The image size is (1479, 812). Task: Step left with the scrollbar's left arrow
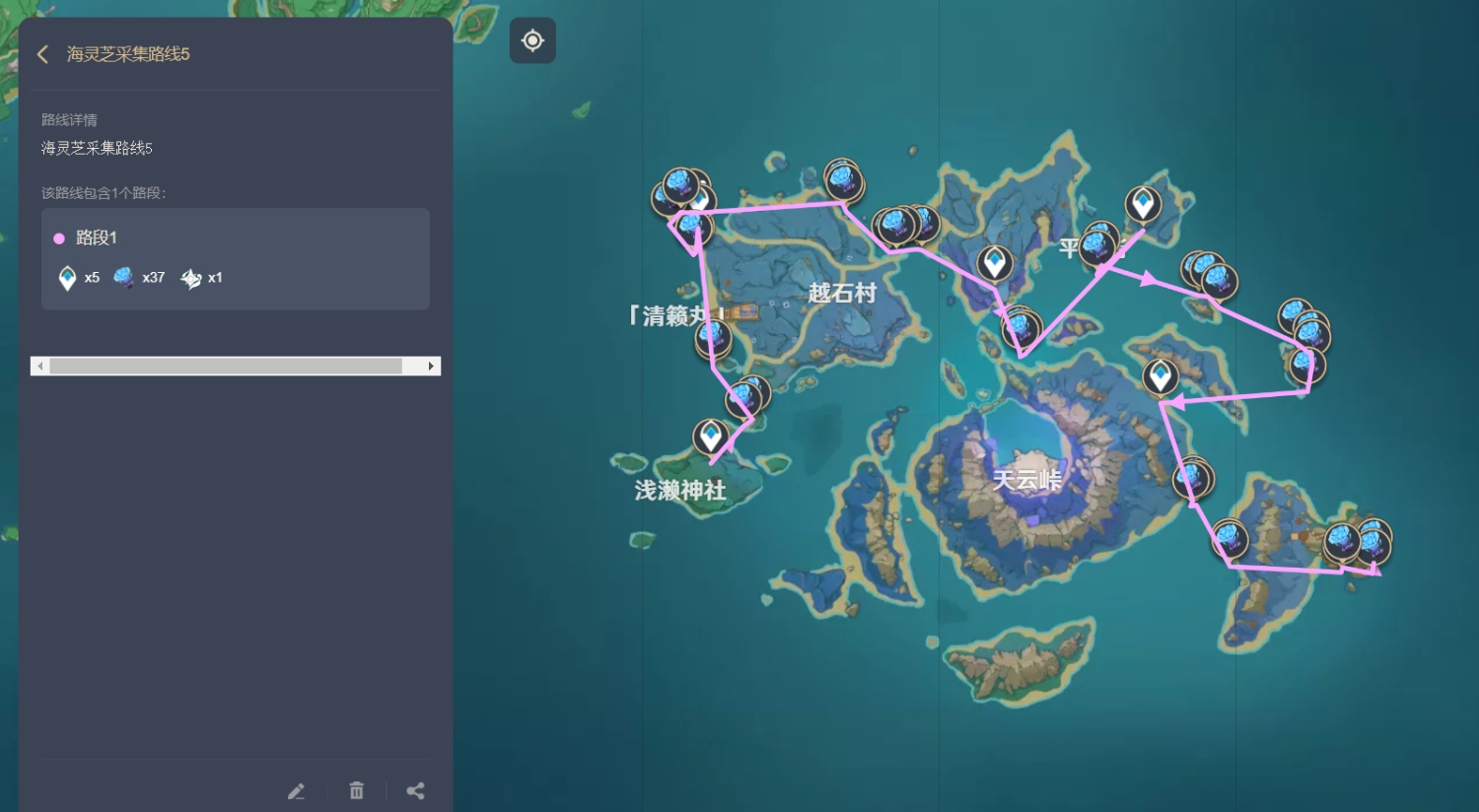[x=39, y=366]
